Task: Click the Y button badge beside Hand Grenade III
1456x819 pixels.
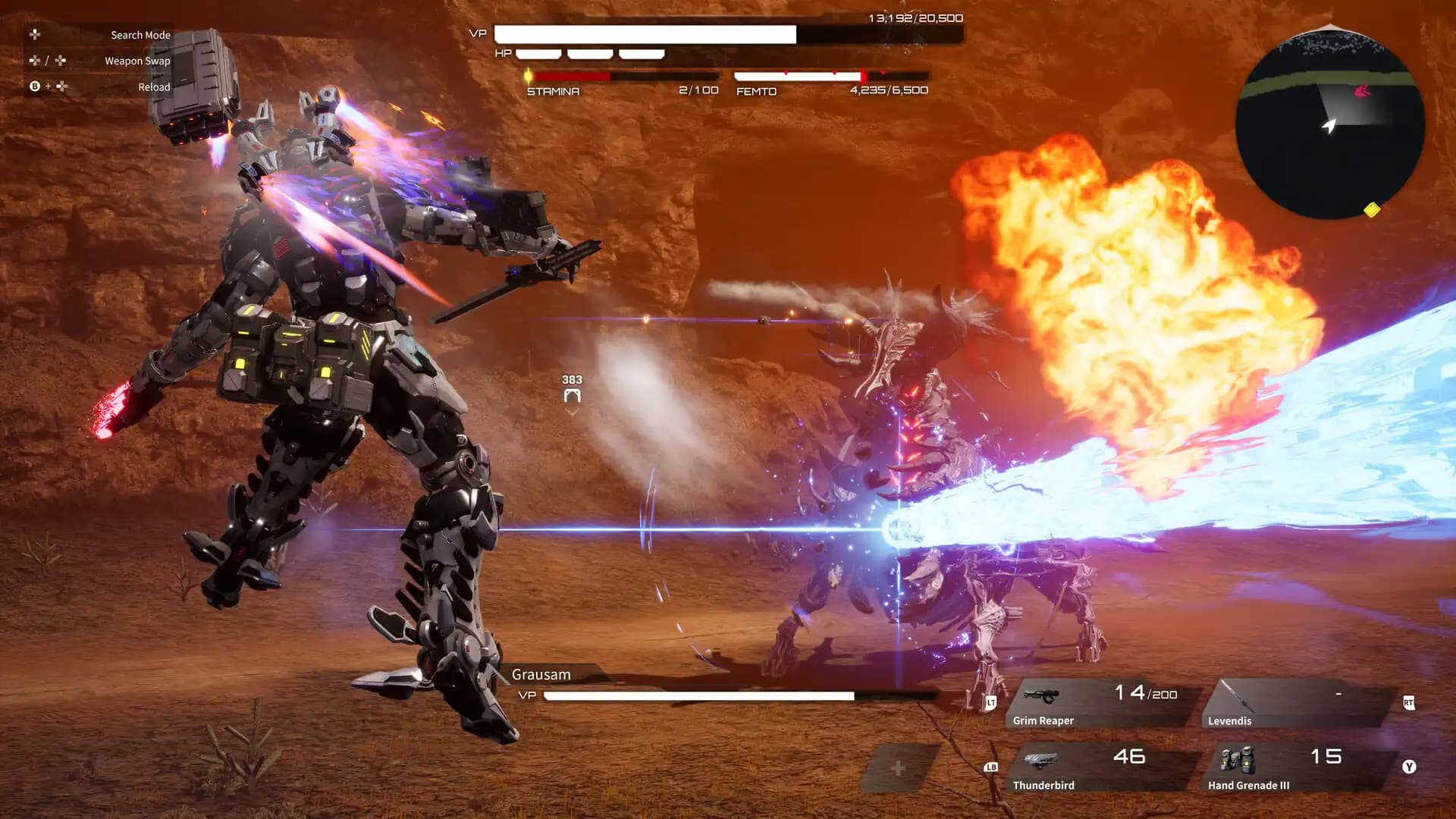Action: click(1409, 767)
